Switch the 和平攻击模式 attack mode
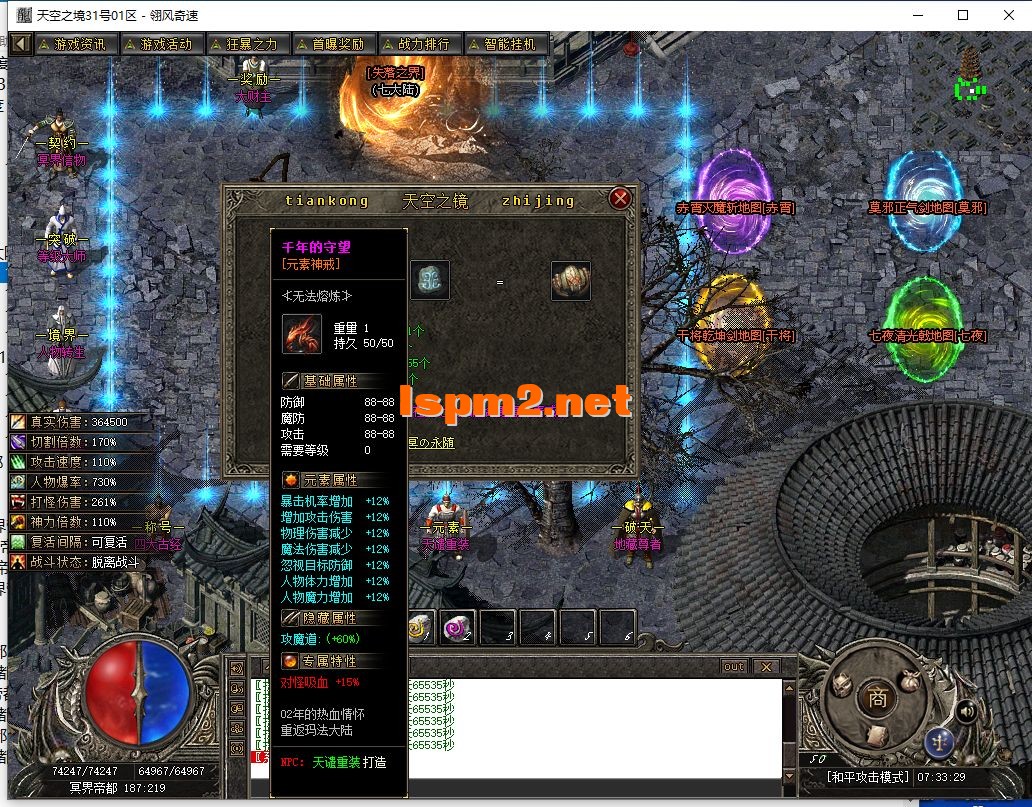This screenshot has height=807, width=1032. [867, 777]
